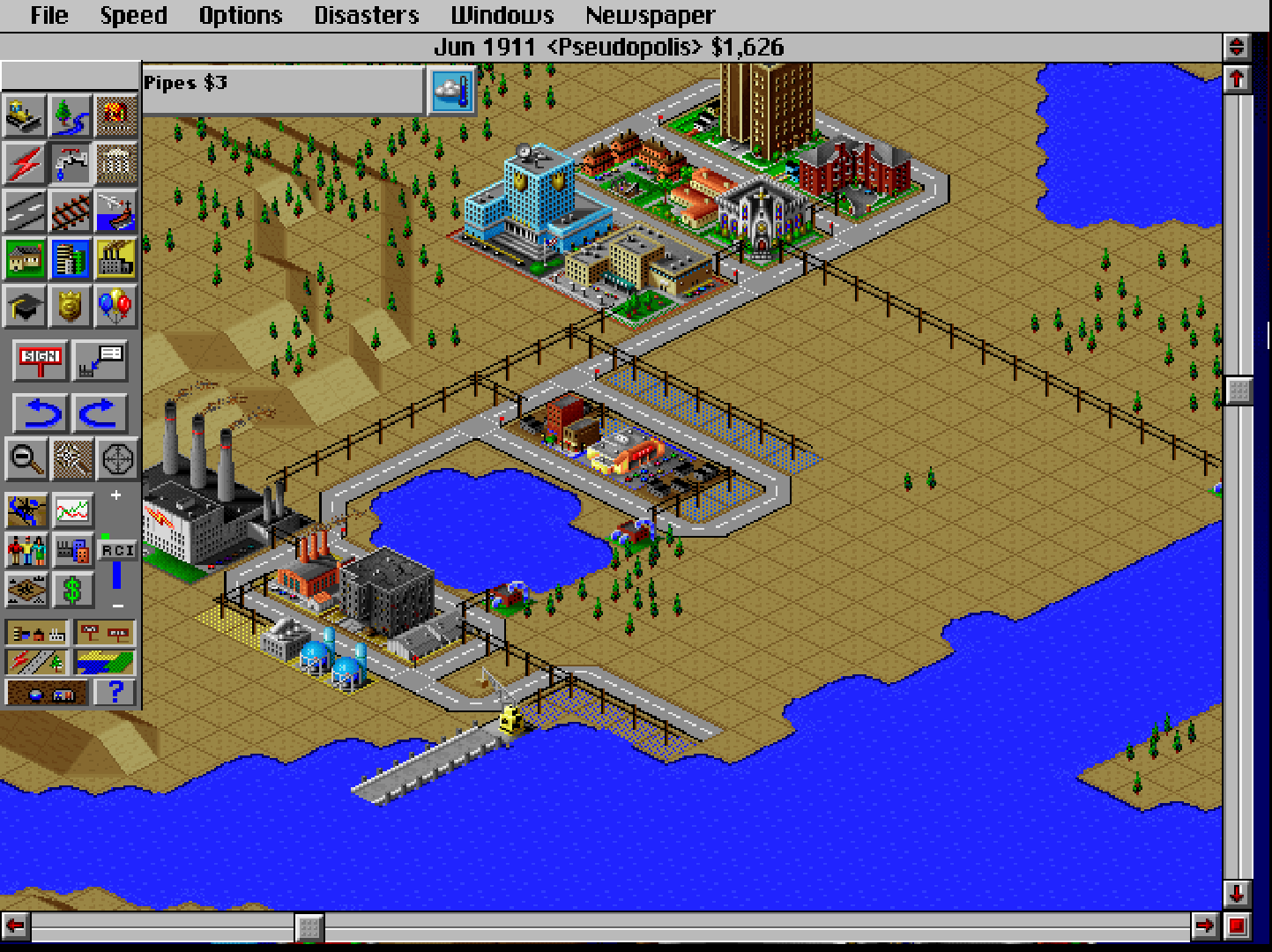Select the Bulldozer tool

[x=25, y=116]
